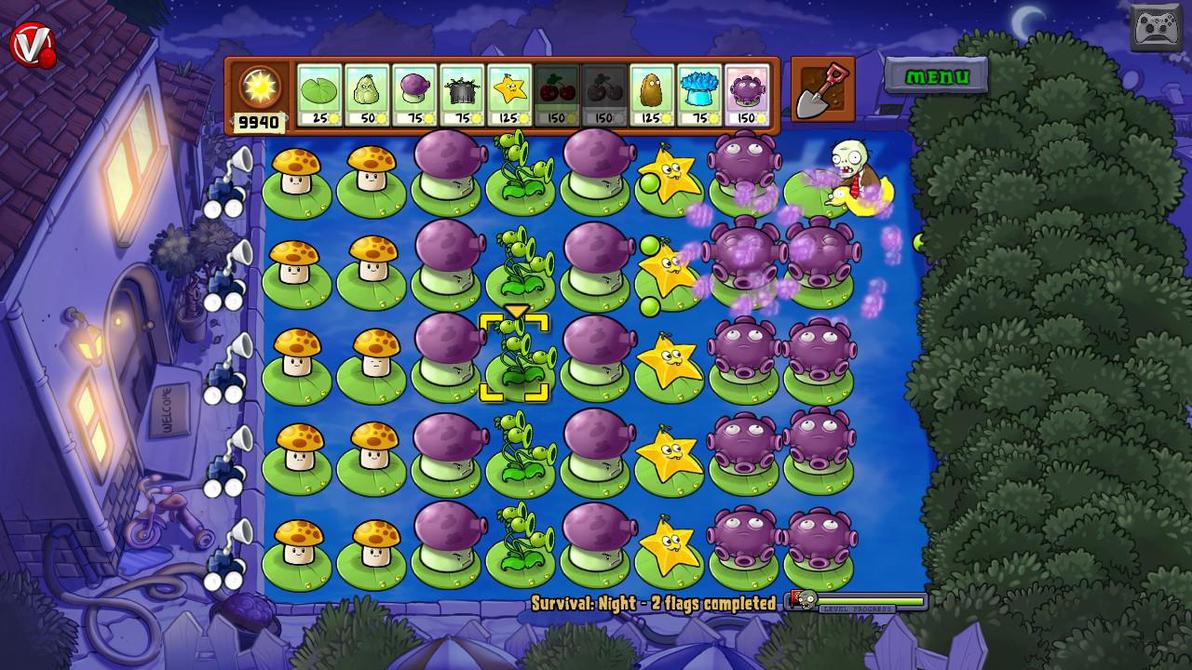This screenshot has width=1192, height=670.
Task: Choose the Squash seed packet
Action: [x=367, y=95]
